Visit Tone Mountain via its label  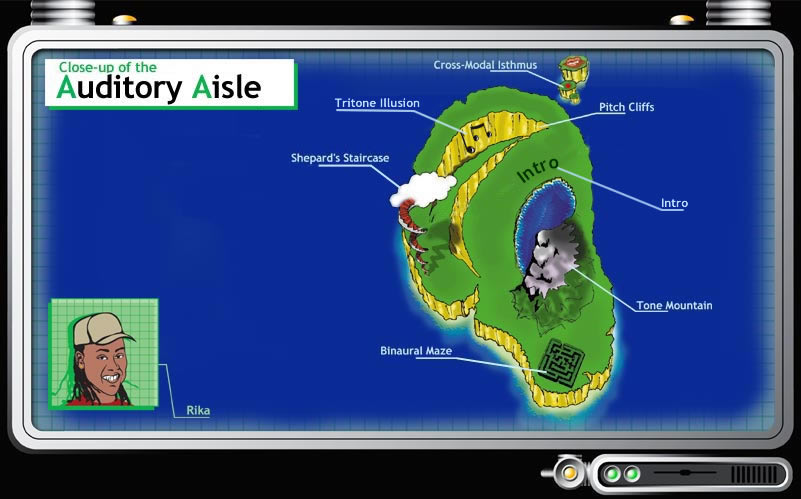pyautogui.click(x=674, y=305)
